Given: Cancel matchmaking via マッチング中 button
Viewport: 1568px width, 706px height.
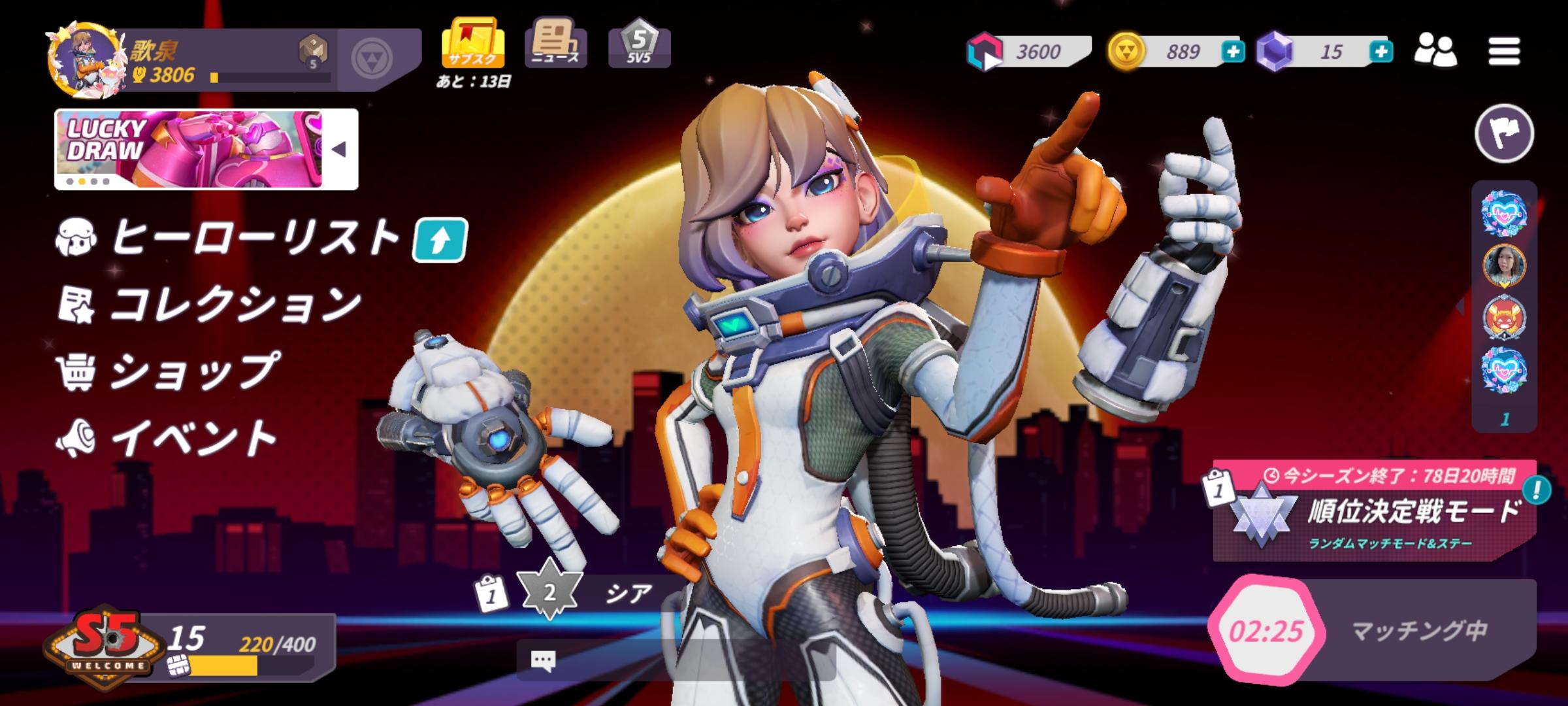Looking at the screenshot, I should tap(1372, 631).
